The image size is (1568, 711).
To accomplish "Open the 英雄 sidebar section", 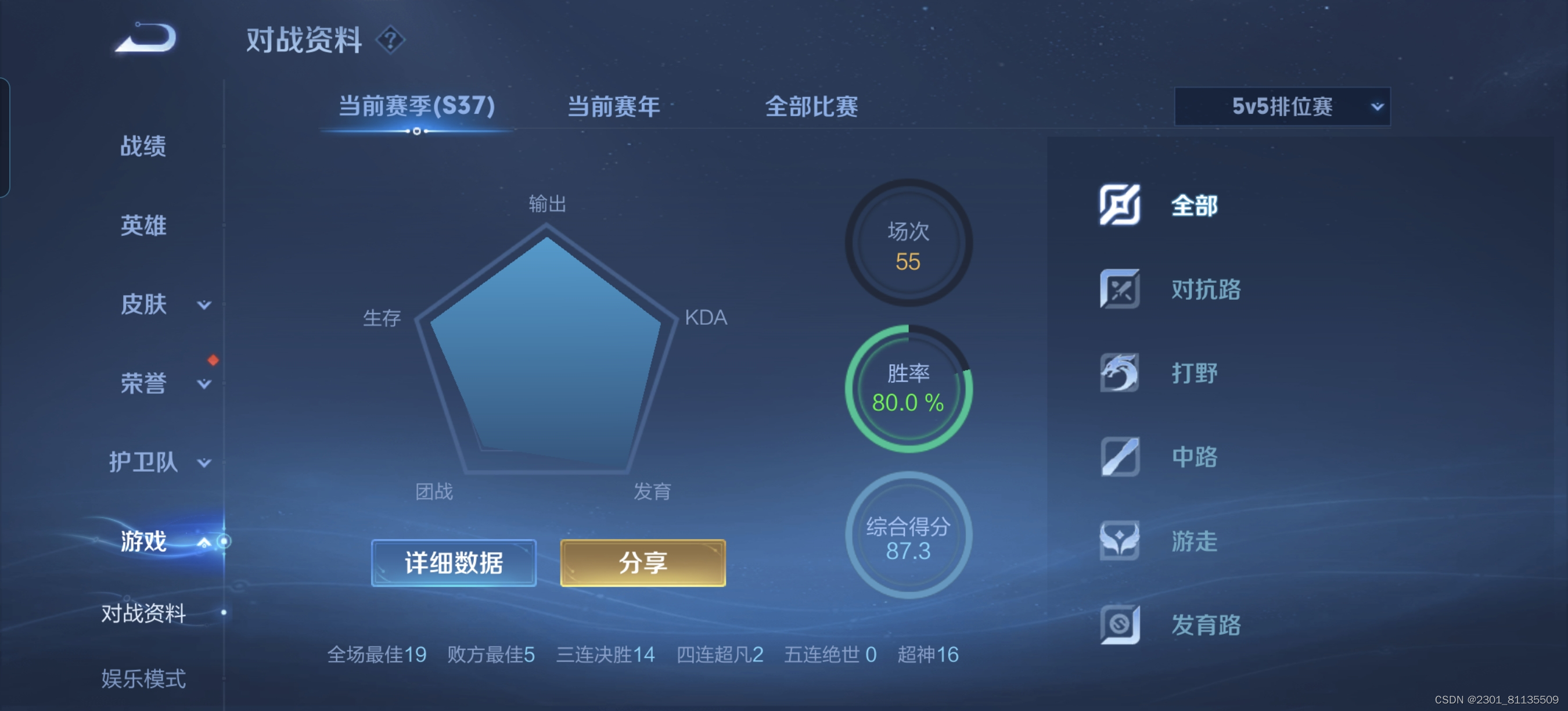I will click(143, 225).
